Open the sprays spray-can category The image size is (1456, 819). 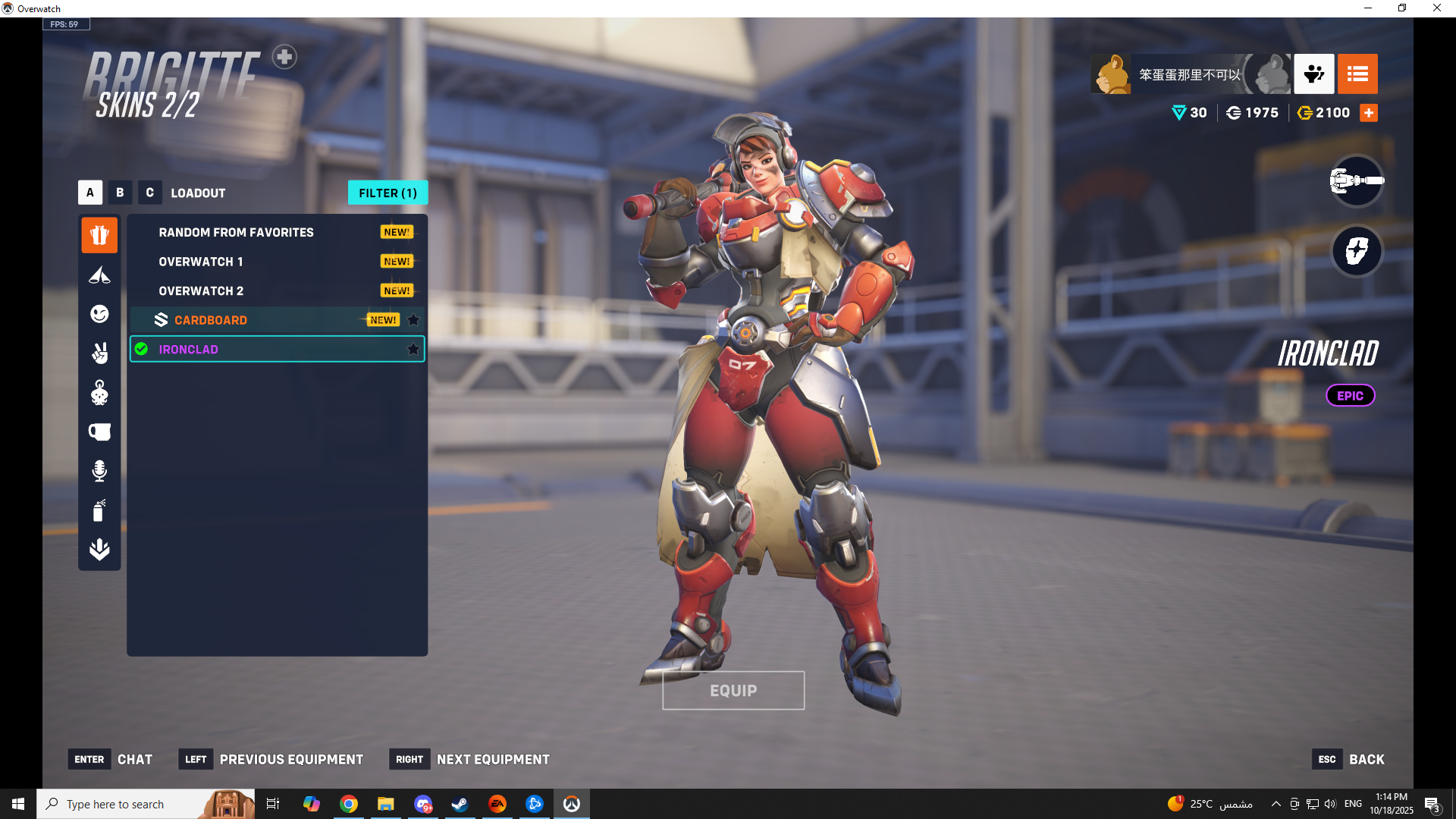coord(99,510)
